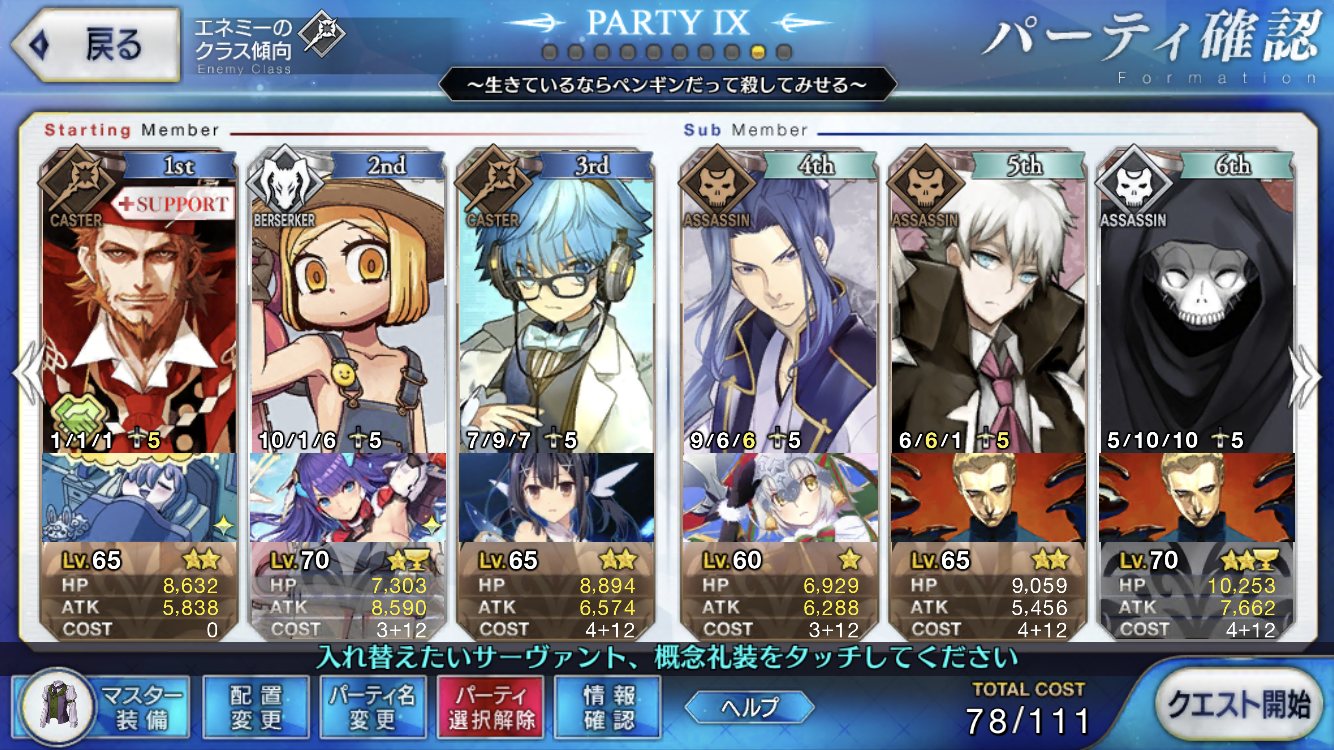The image size is (1334, 750).
Task: Change the 6th member's craft essence
Action: tap(1196, 497)
